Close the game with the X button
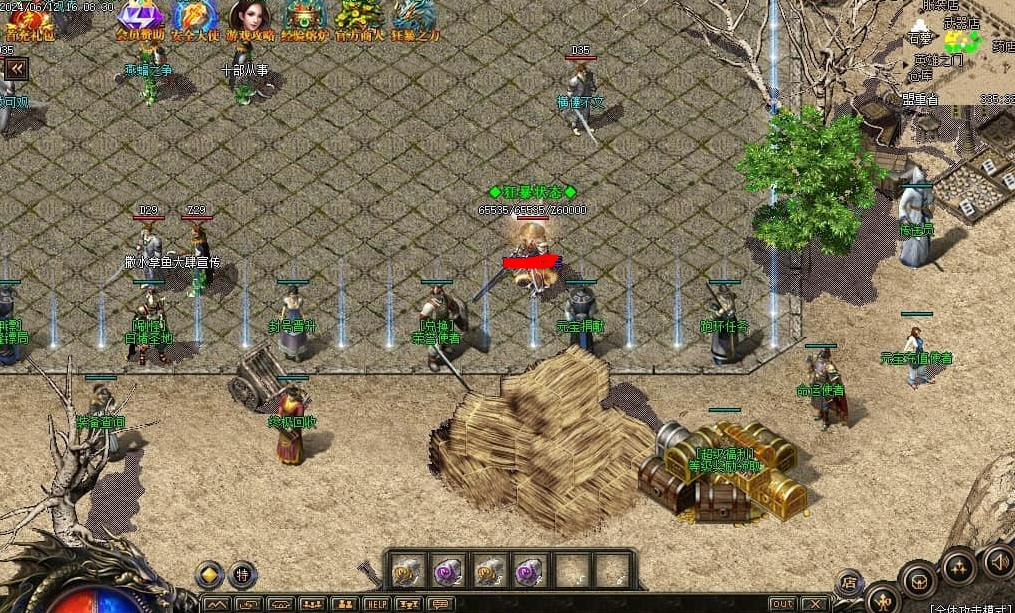 tap(815, 604)
